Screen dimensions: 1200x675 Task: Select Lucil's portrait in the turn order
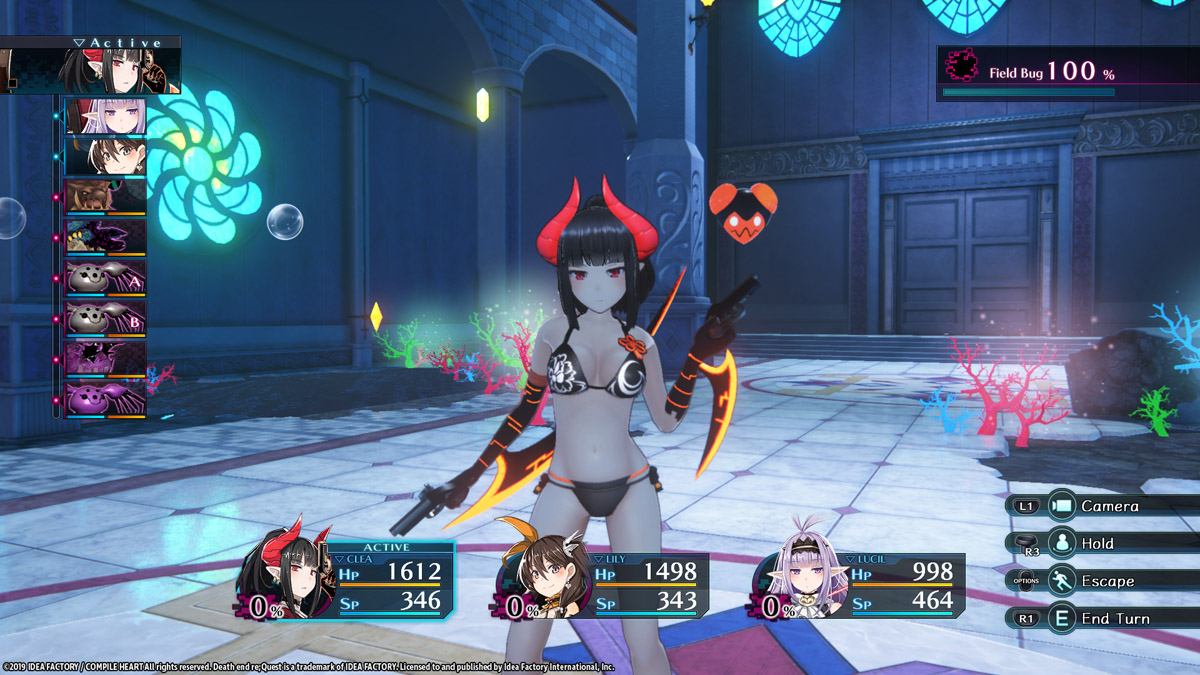pos(105,116)
